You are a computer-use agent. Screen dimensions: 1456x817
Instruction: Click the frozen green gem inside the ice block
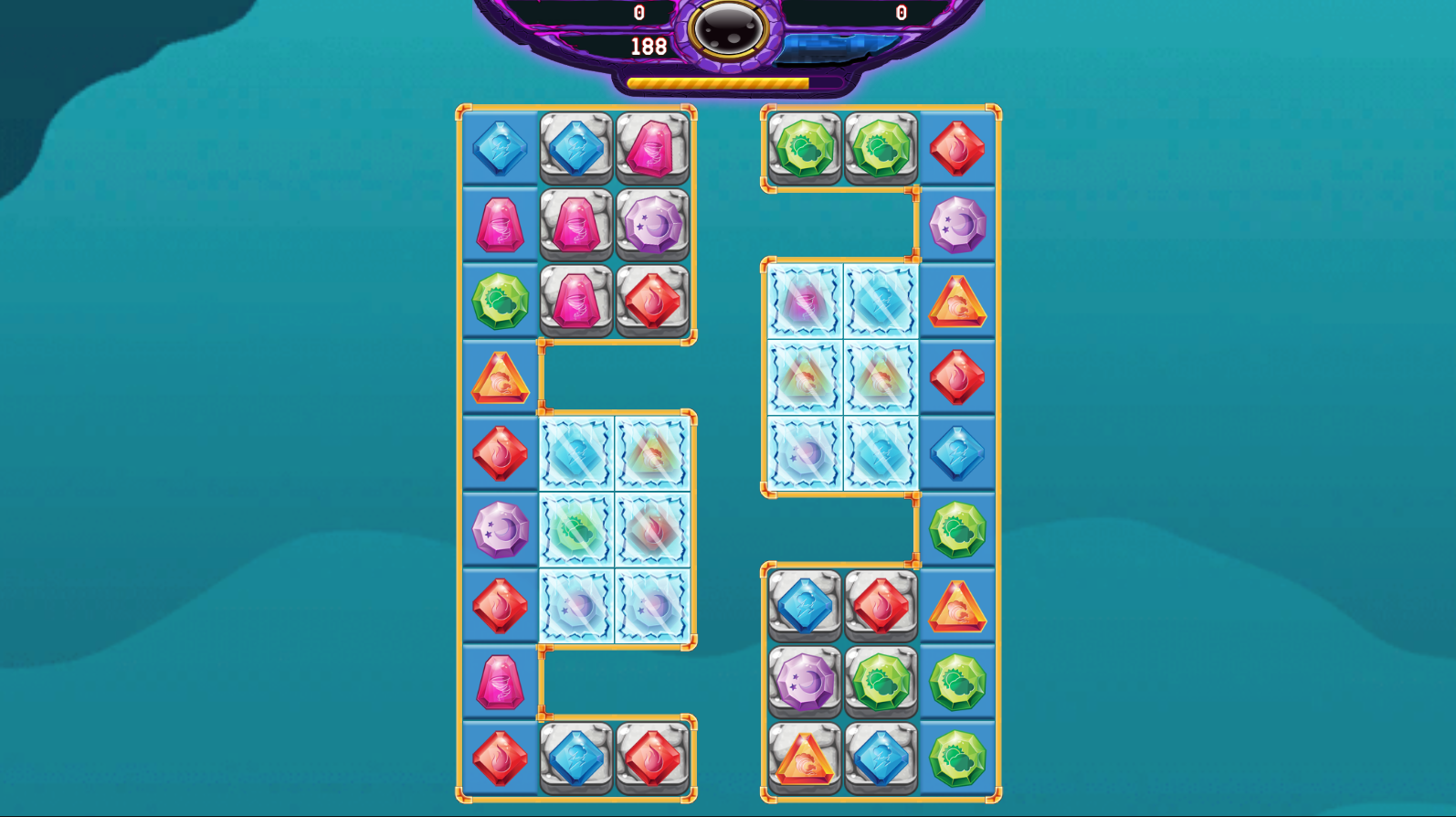click(575, 530)
